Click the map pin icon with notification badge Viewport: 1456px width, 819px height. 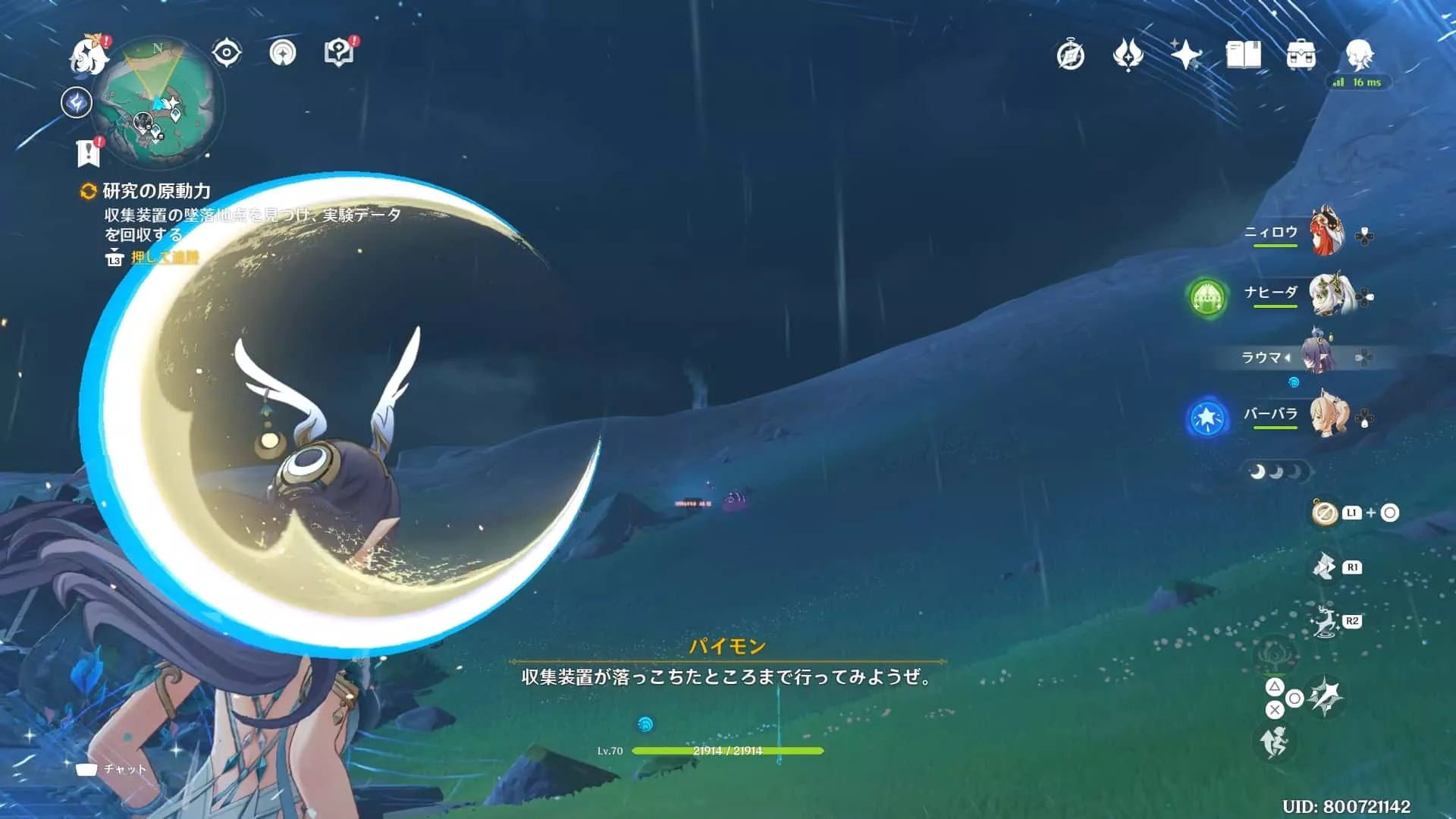[340, 52]
